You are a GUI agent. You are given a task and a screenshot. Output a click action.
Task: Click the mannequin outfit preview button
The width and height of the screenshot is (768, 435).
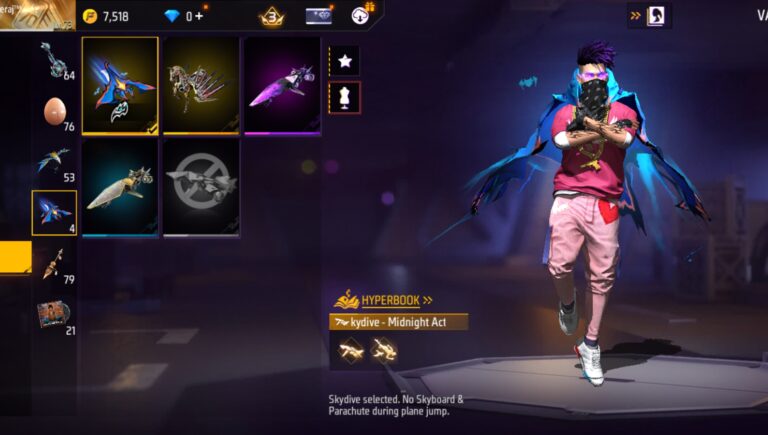coord(345,97)
